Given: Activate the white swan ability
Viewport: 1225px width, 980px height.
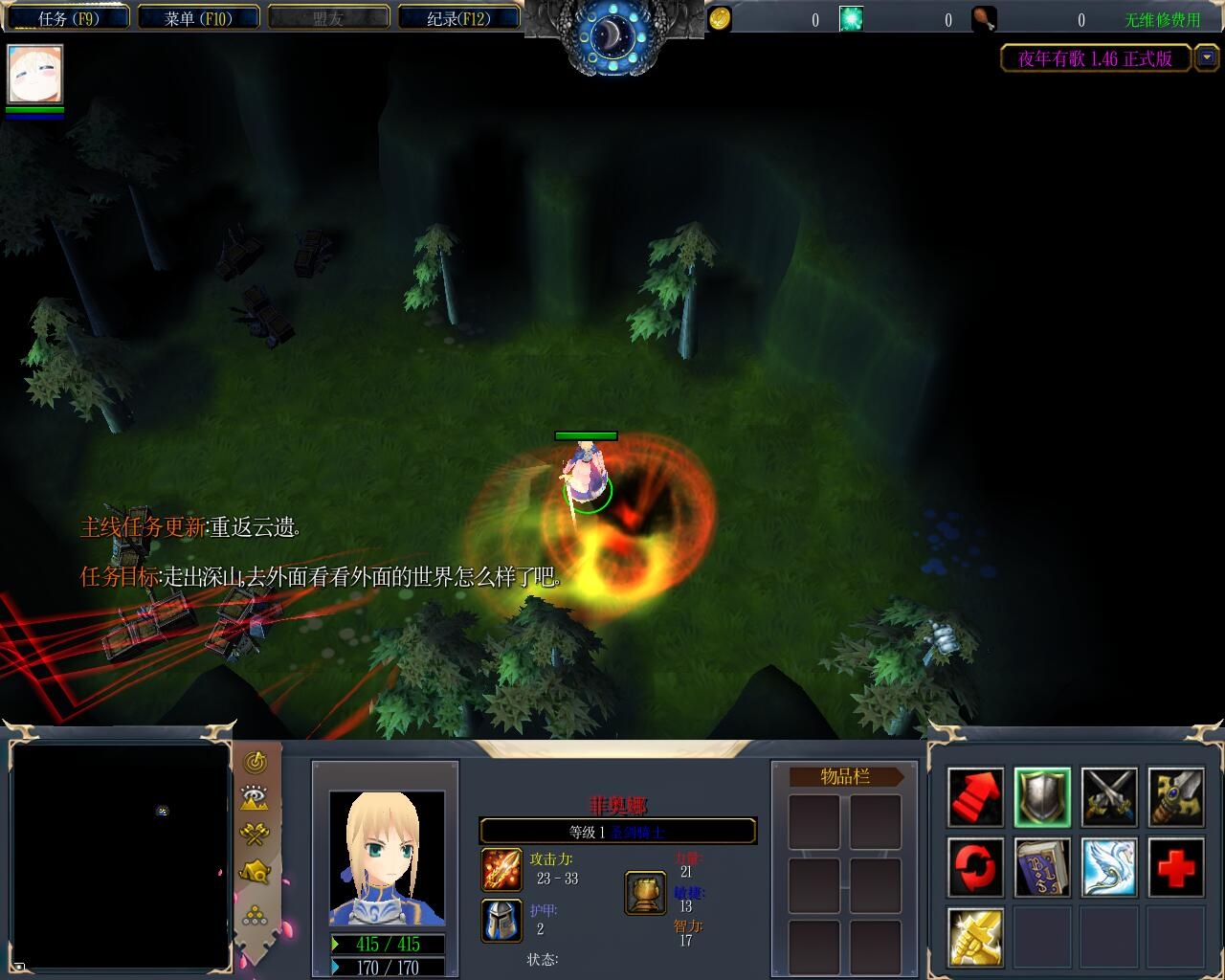Looking at the screenshot, I should (1109, 867).
